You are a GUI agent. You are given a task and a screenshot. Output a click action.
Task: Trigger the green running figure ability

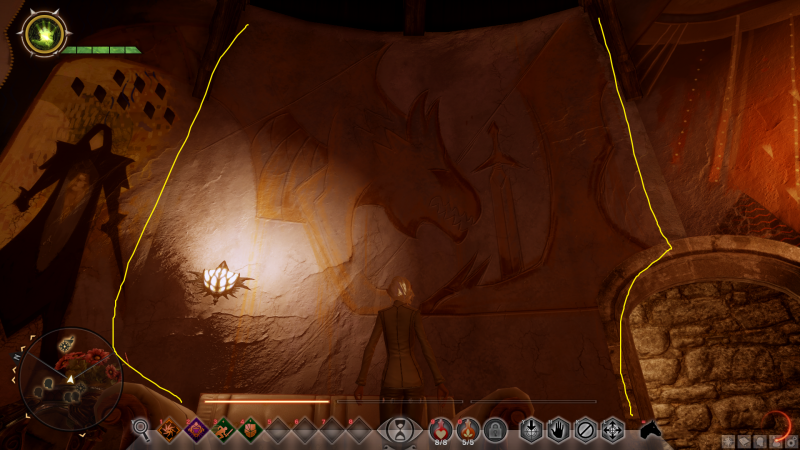(x=222, y=431)
